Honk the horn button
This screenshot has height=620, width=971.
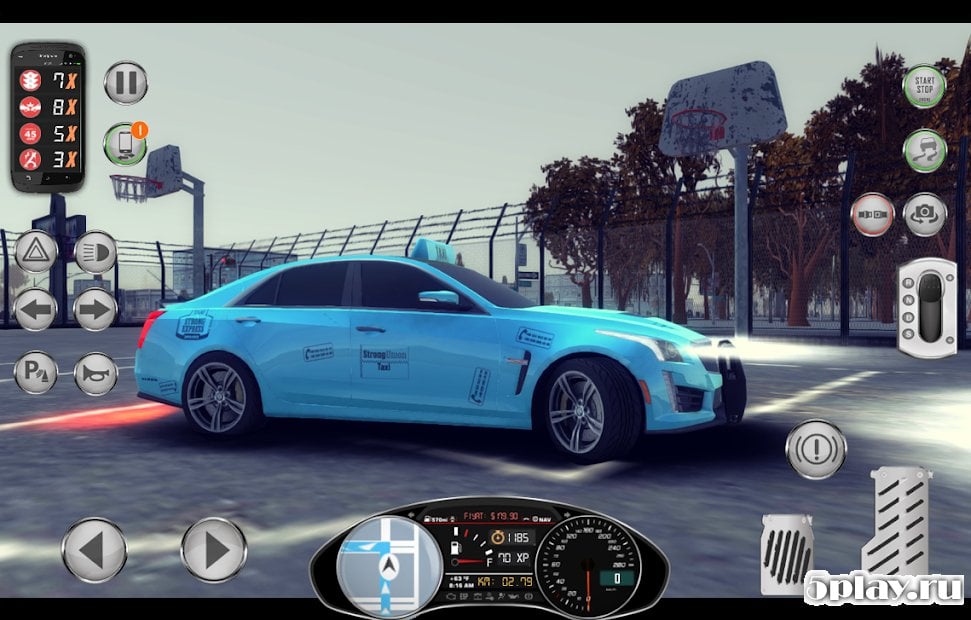click(x=96, y=373)
